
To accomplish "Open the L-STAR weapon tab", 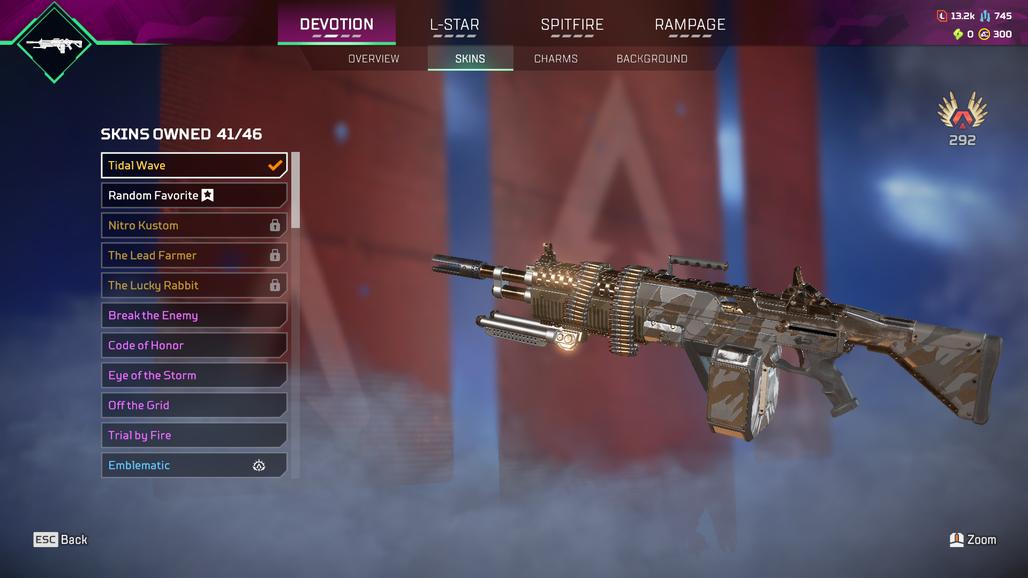I will tap(454, 25).
